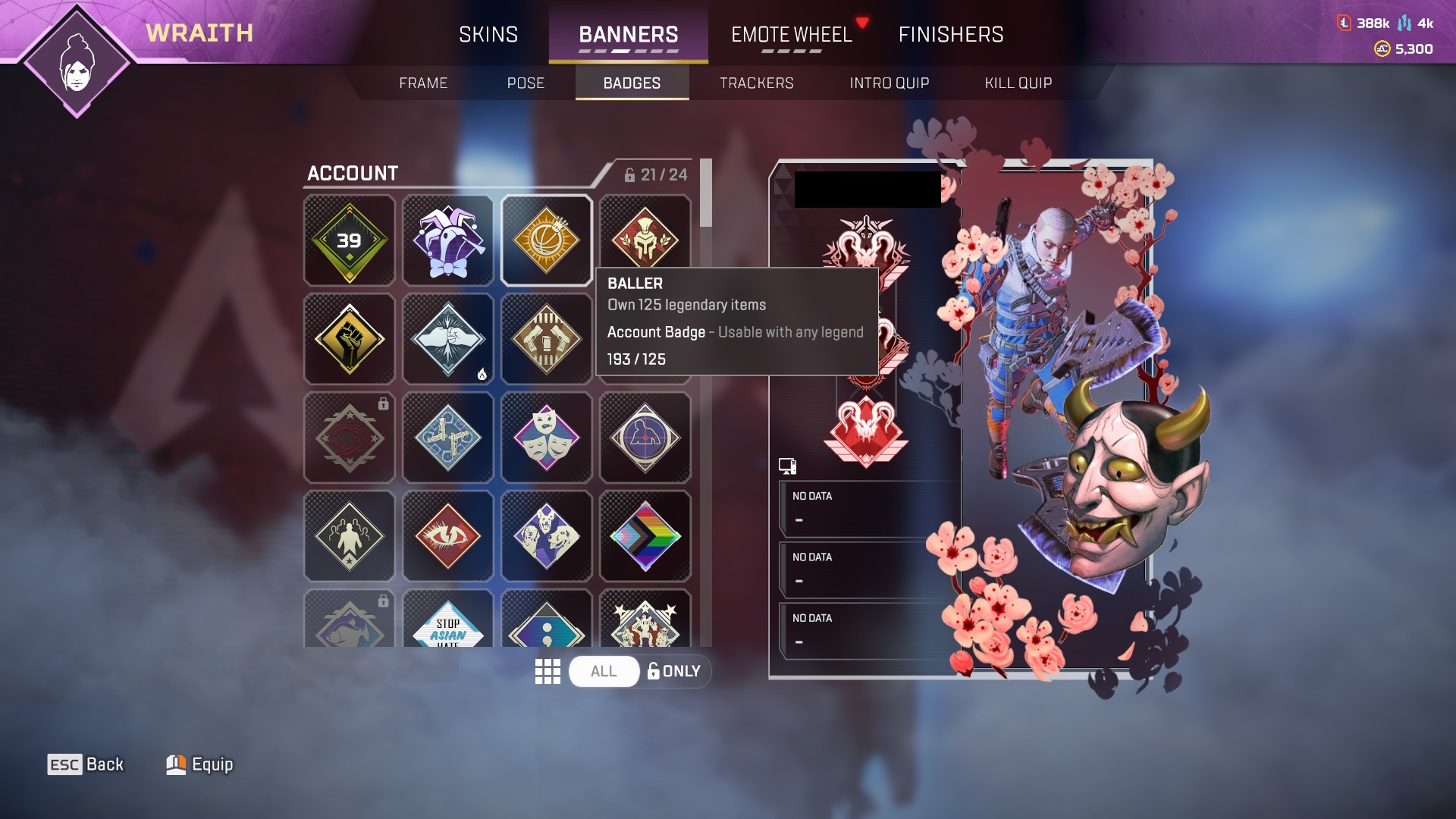Select the purple jester badge
The height and width of the screenshot is (819, 1456).
point(447,240)
